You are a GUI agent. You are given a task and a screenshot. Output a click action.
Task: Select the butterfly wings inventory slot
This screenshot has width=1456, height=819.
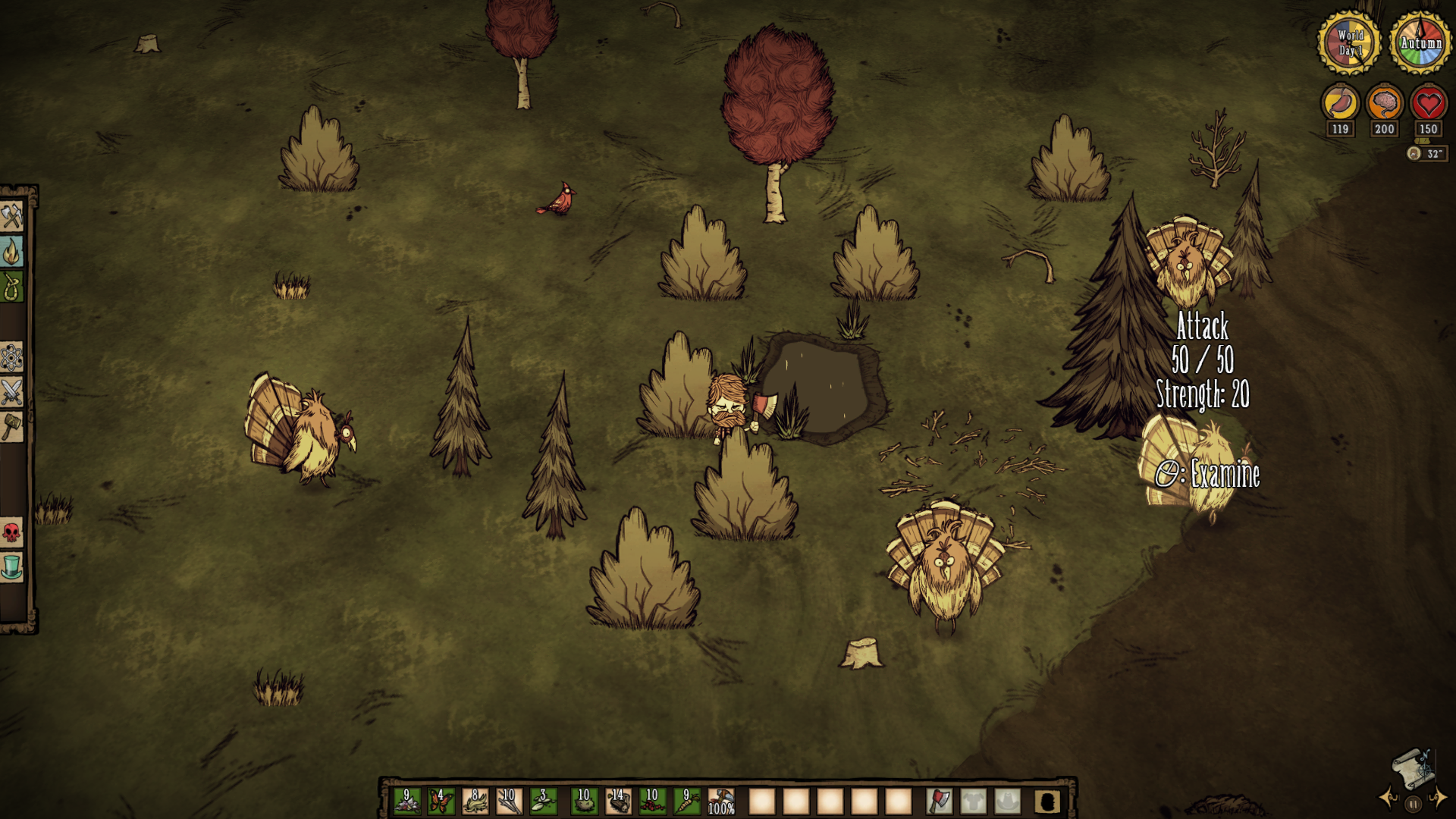click(441, 801)
